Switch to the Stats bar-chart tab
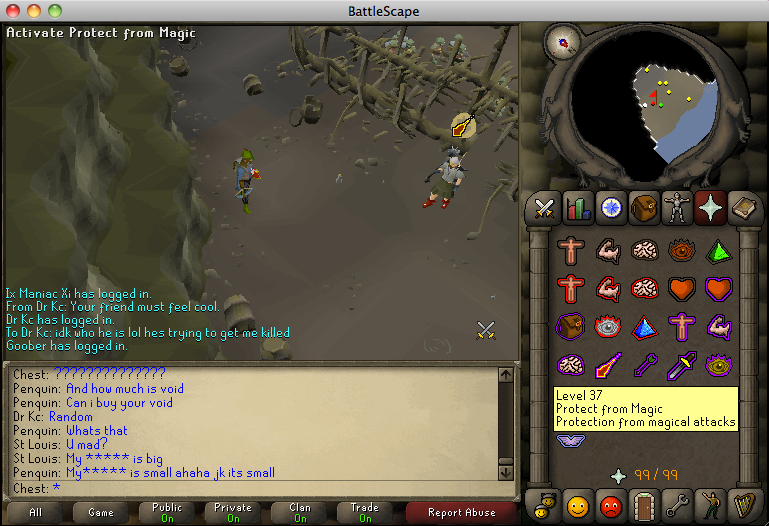Image resolution: width=769 pixels, height=526 pixels. coord(577,208)
